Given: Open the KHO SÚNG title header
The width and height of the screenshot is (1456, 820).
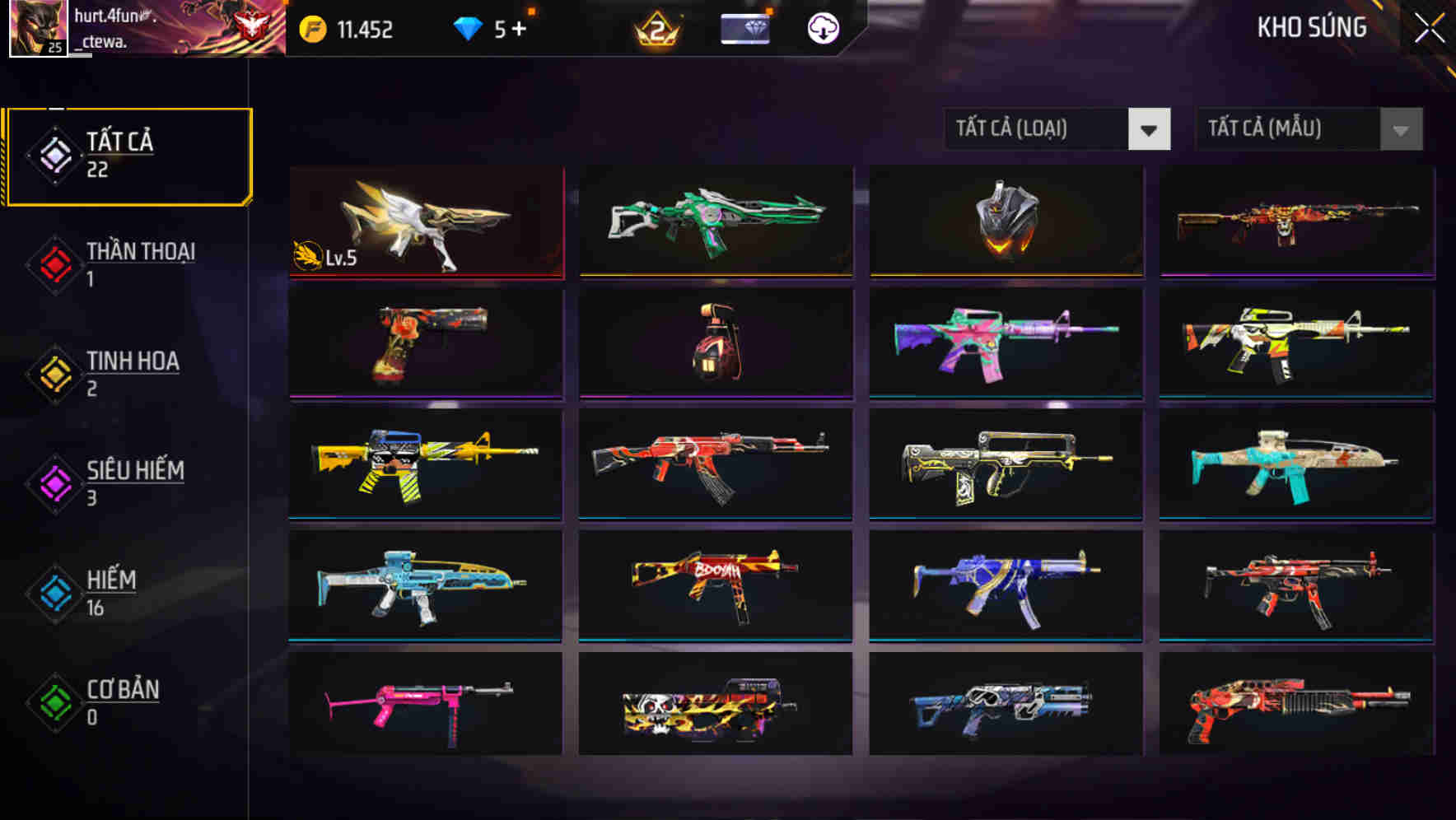Looking at the screenshot, I should click(1311, 27).
